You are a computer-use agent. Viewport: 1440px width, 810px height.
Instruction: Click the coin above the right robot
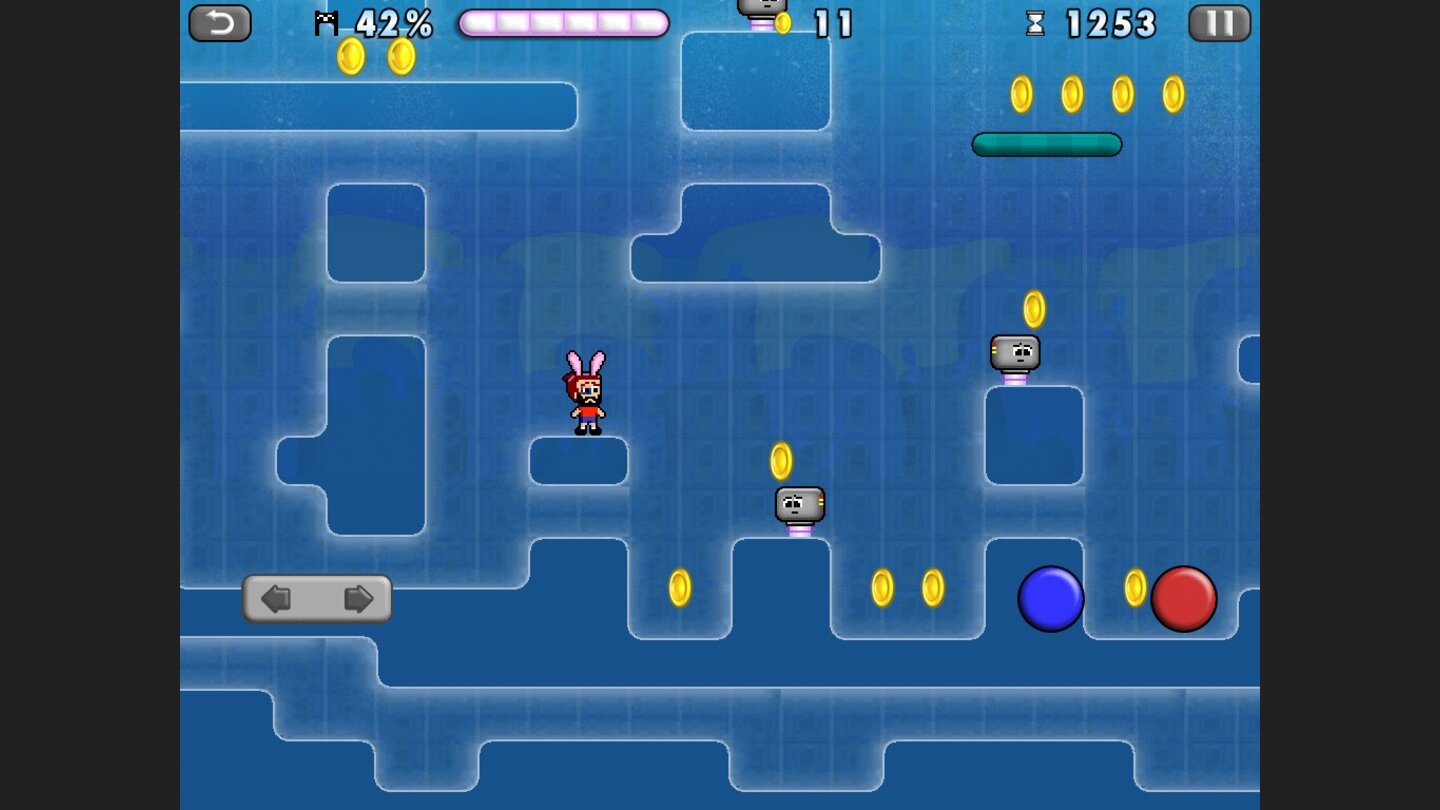(1036, 309)
